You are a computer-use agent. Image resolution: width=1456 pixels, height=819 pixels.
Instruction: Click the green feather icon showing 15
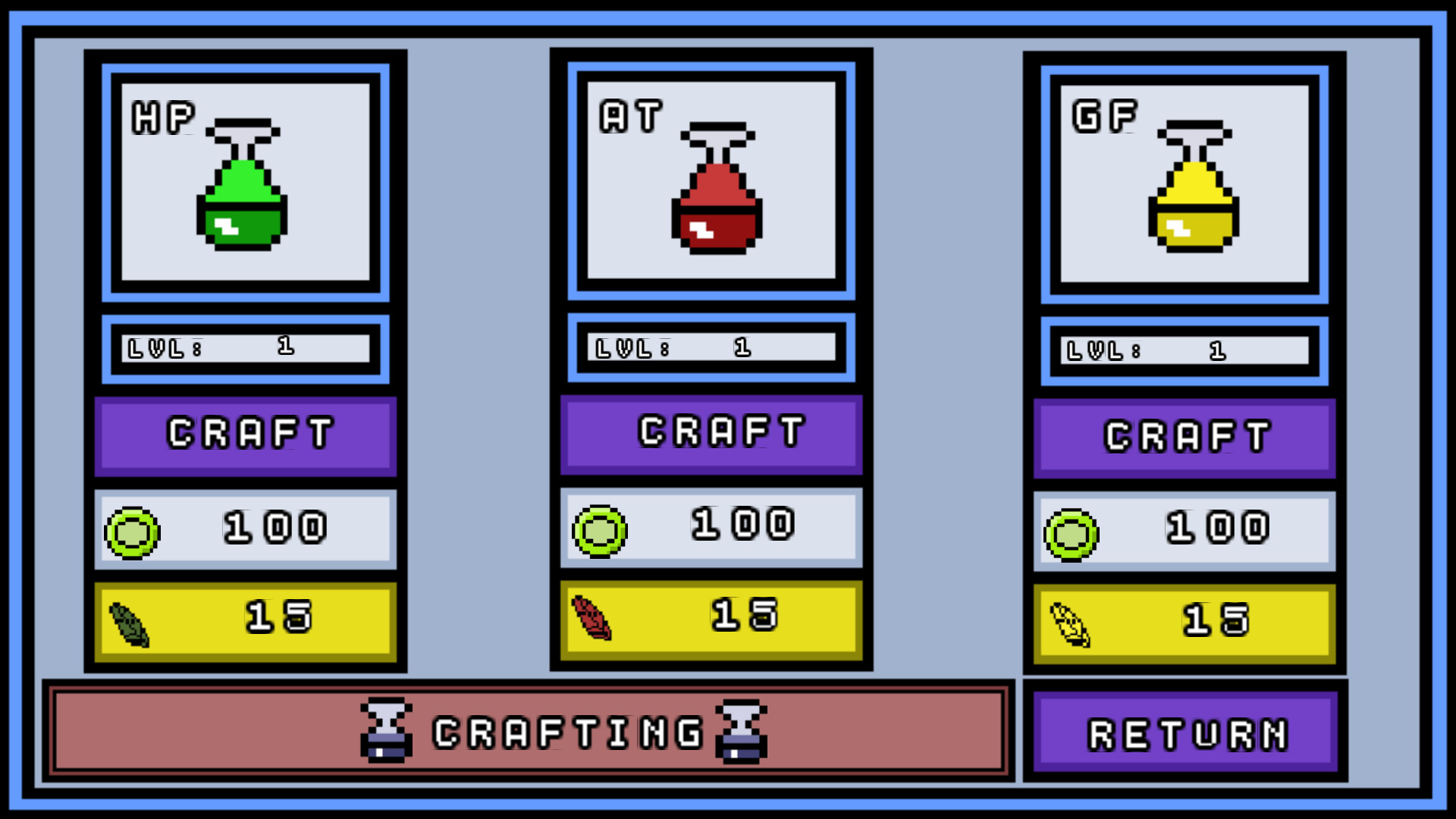coord(130,622)
